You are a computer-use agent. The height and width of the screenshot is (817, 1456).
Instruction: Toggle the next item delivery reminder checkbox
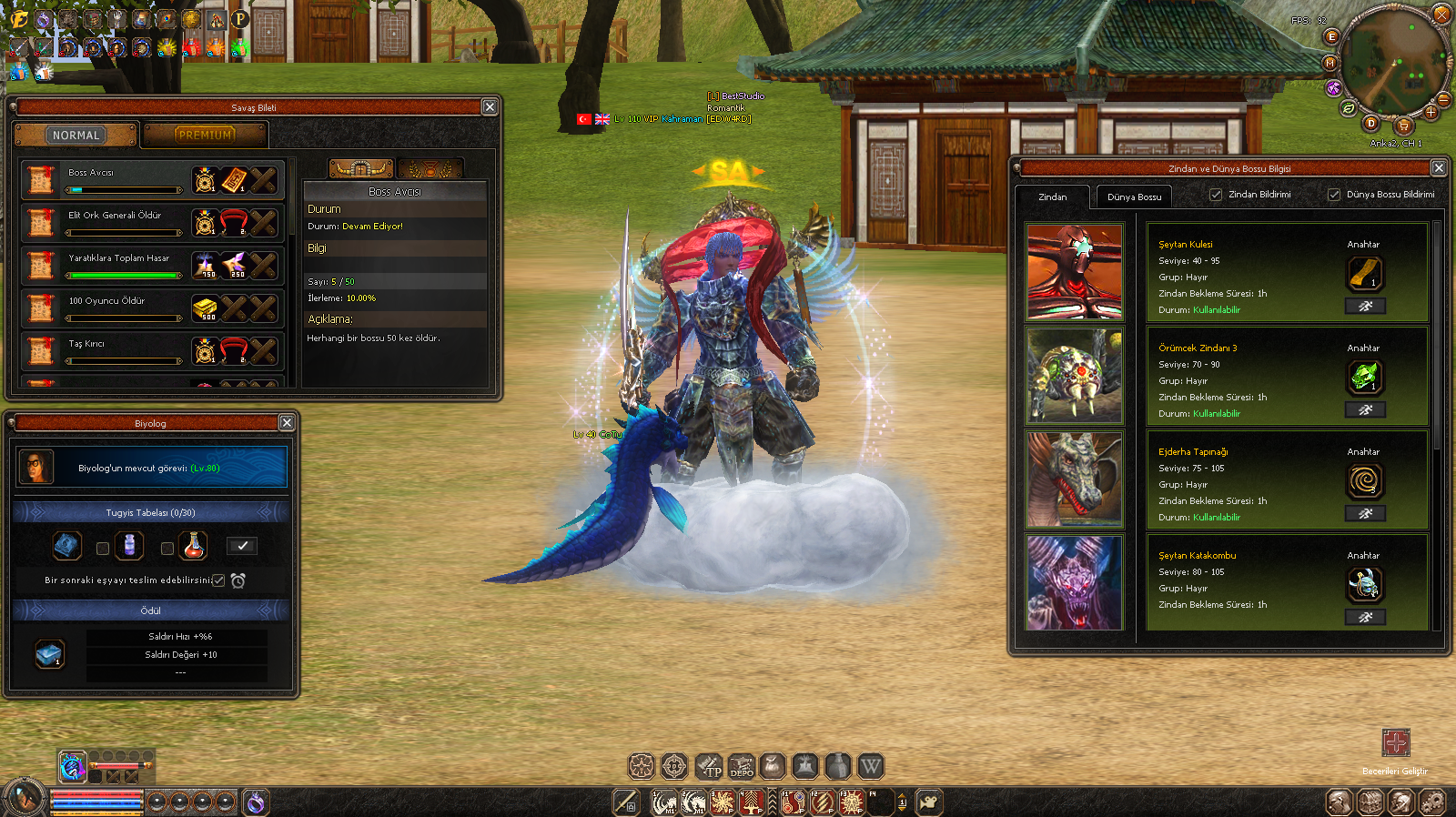click(218, 580)
